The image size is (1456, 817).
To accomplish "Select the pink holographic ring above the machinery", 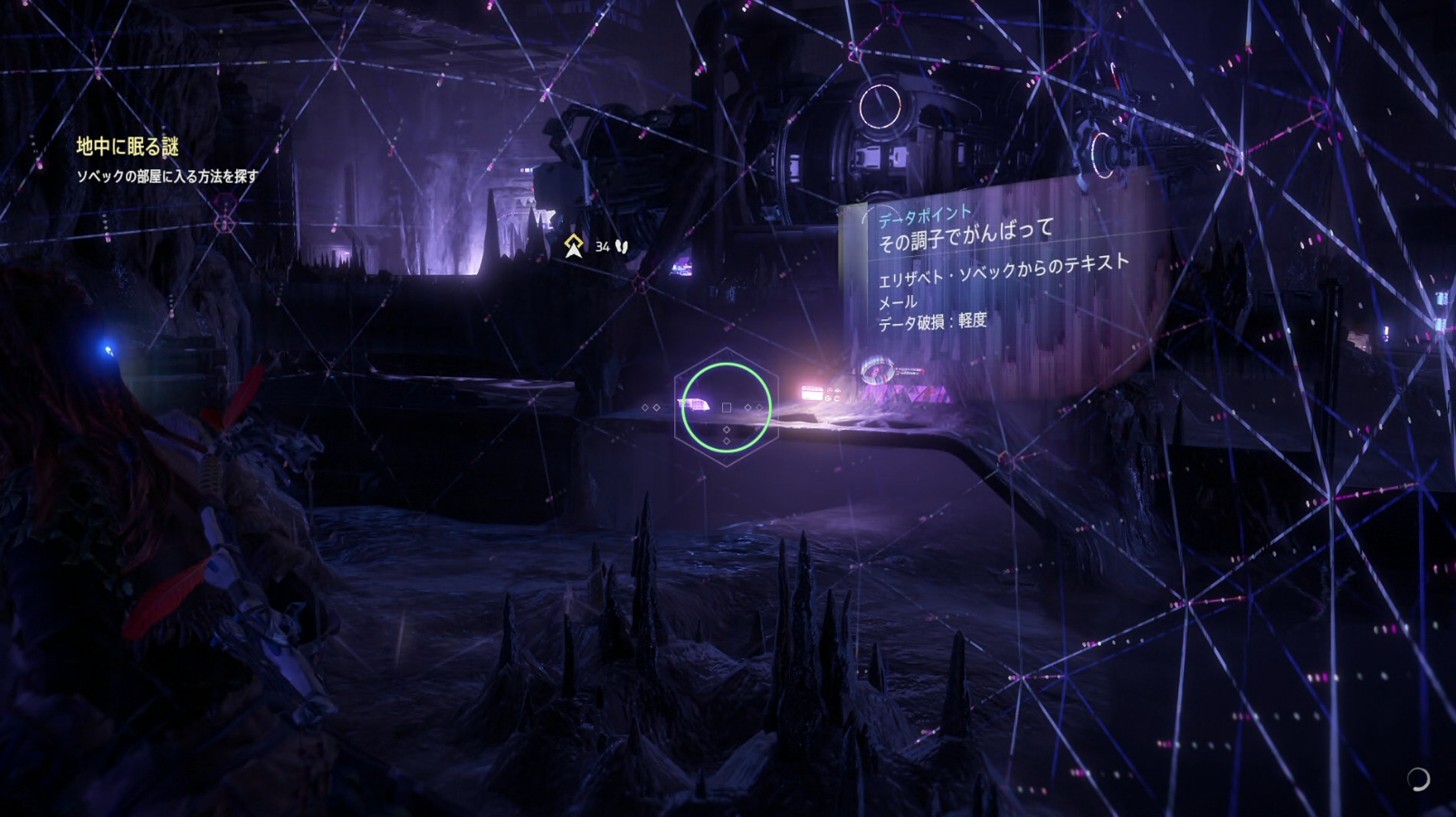I will [x=879, y=104].
